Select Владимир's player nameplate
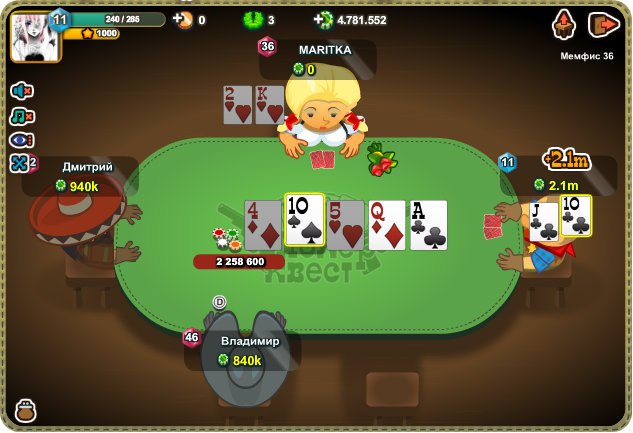Viewport: 633px width, 433px height. click(249, 350)
